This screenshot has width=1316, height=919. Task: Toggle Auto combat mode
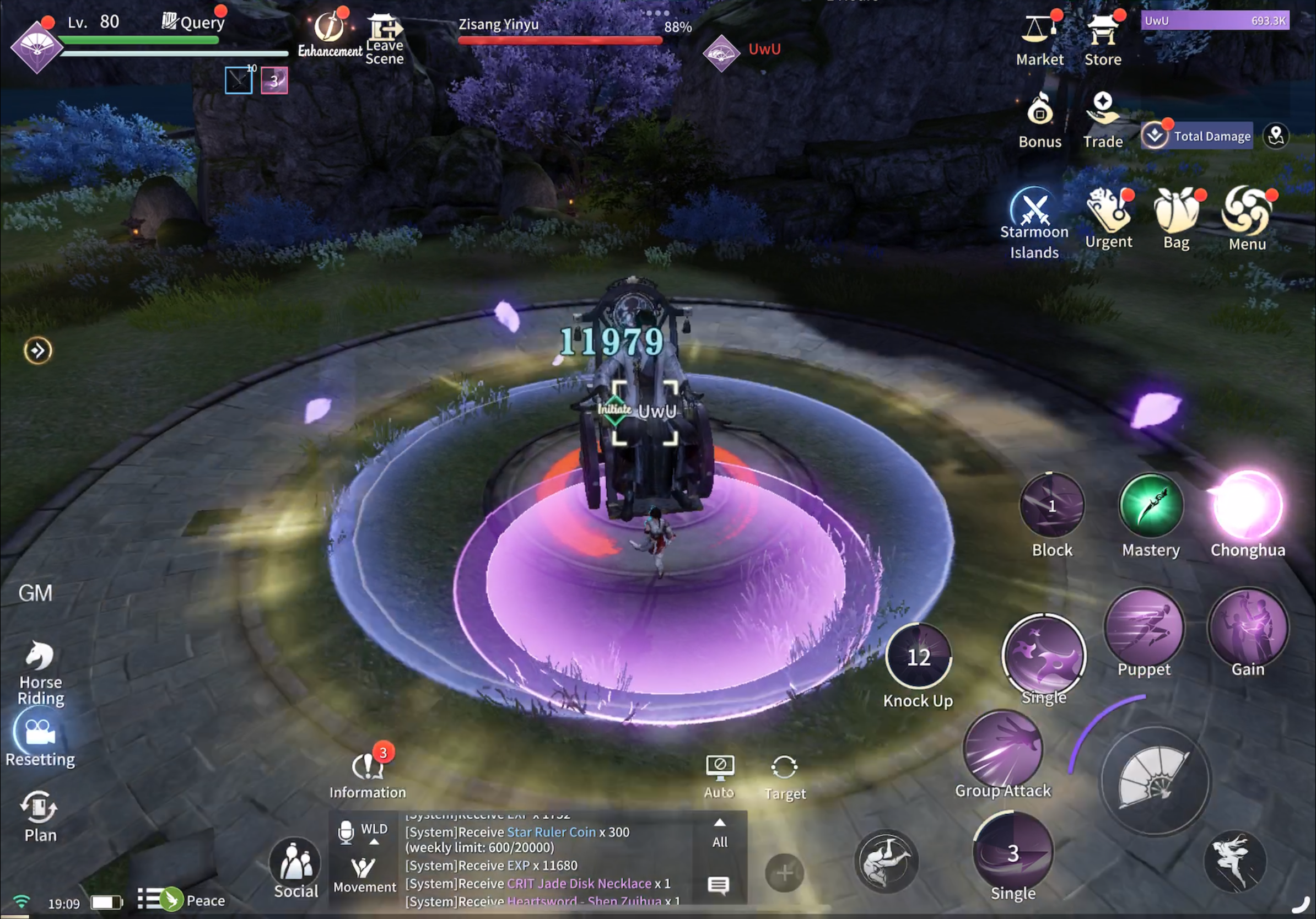pos(719,767)
